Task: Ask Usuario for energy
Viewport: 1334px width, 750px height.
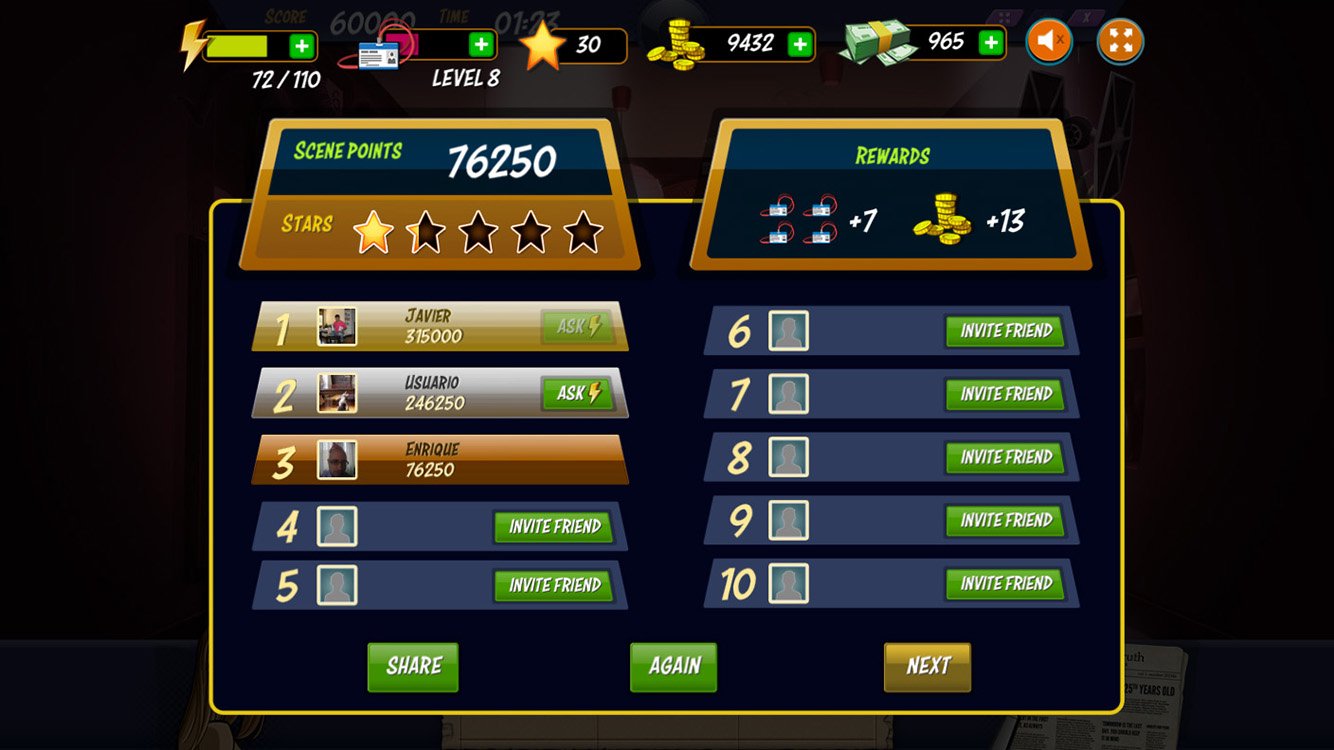Action: (578, 393)
